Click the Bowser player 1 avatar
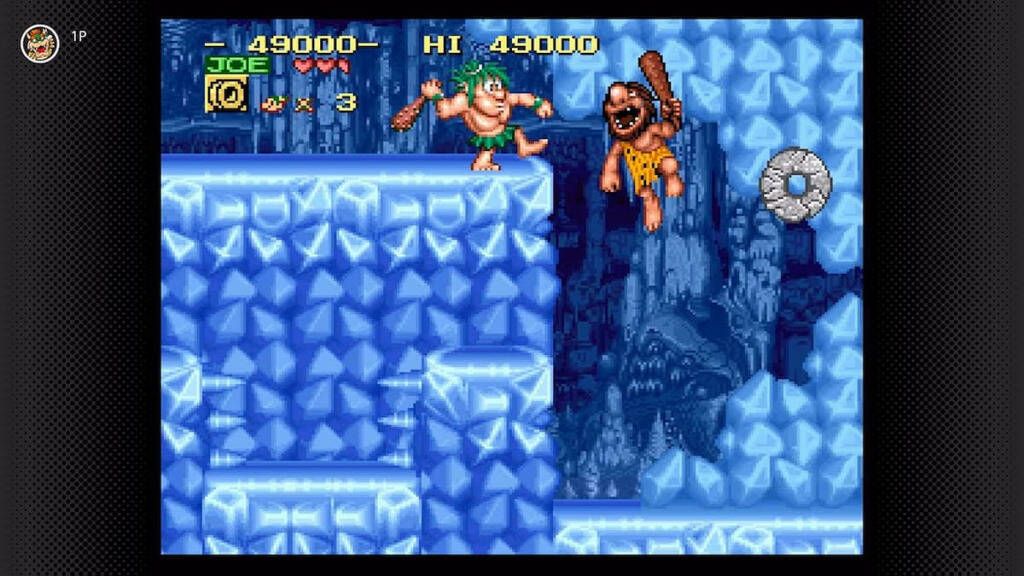1024x576 pixels. (40, 43)
